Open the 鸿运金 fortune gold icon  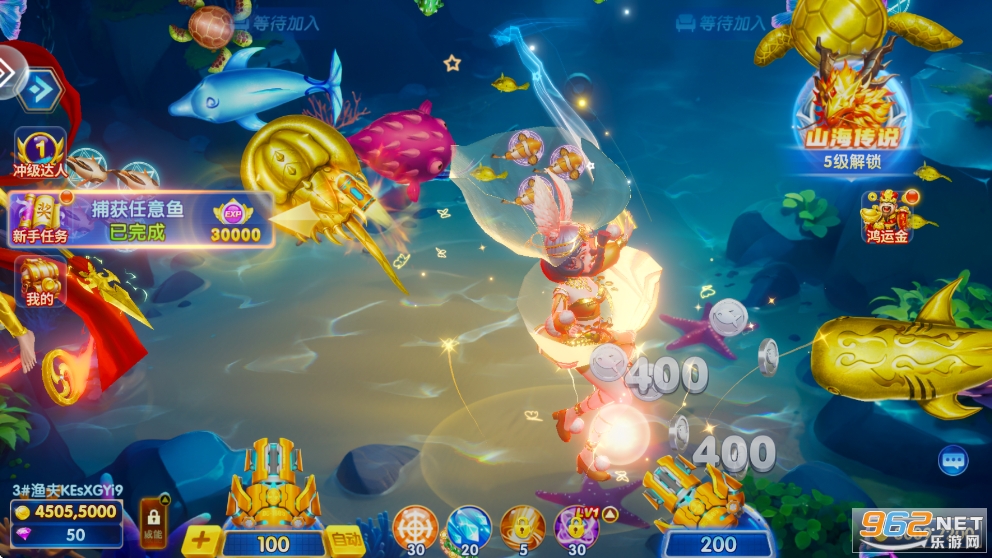click(885, 214)
